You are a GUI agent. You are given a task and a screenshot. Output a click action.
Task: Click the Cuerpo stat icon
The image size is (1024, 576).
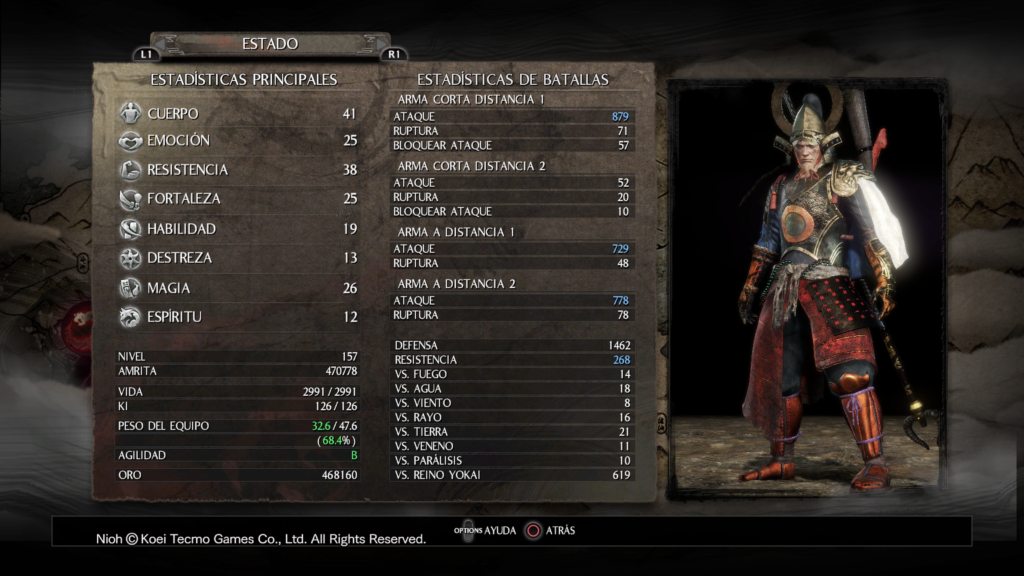(129, 113)
